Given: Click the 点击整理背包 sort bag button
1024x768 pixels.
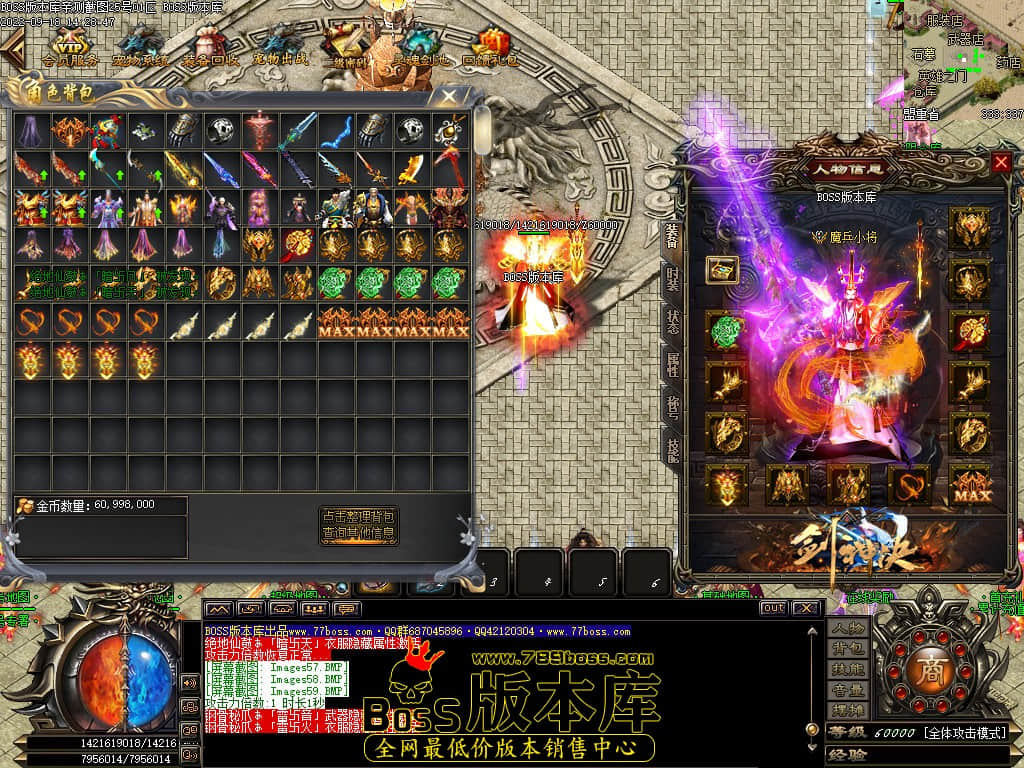Looking at the screenshot, I should pyautogui.click(x=358, y=516).
